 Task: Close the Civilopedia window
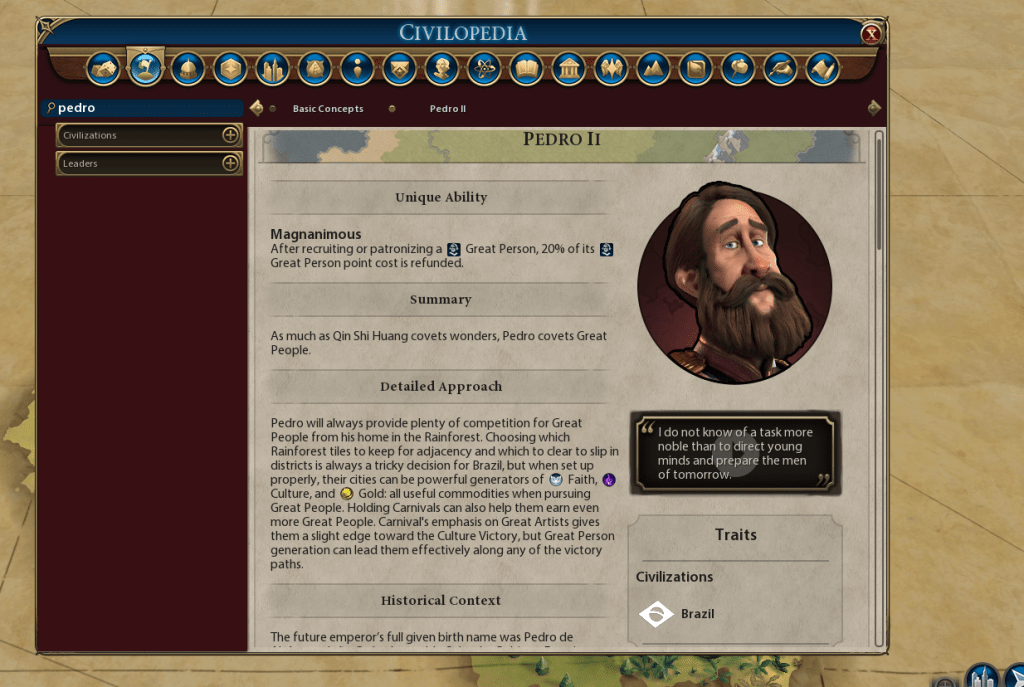871,34
